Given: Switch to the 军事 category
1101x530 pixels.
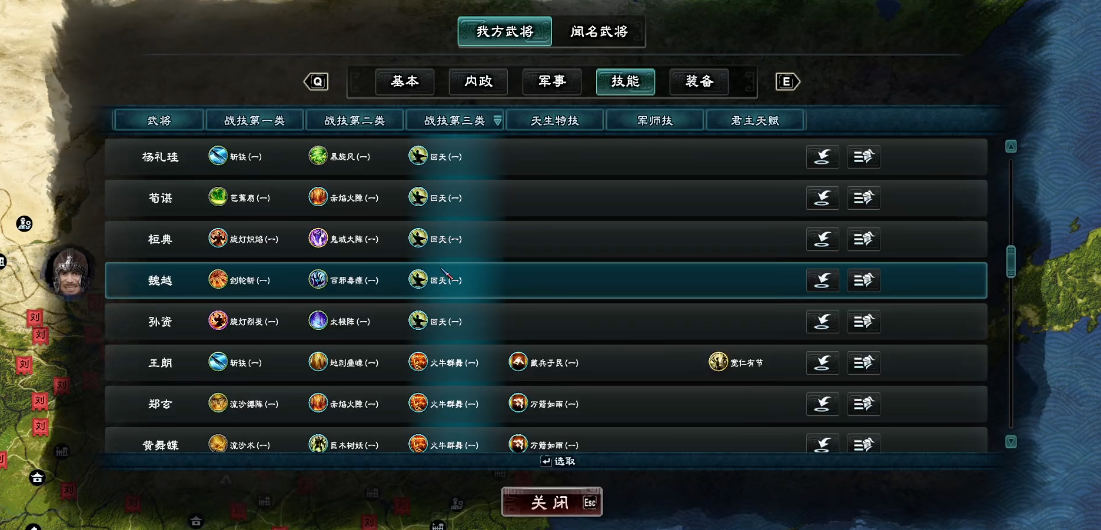Looking at the screenshot, I should (552, 81).
